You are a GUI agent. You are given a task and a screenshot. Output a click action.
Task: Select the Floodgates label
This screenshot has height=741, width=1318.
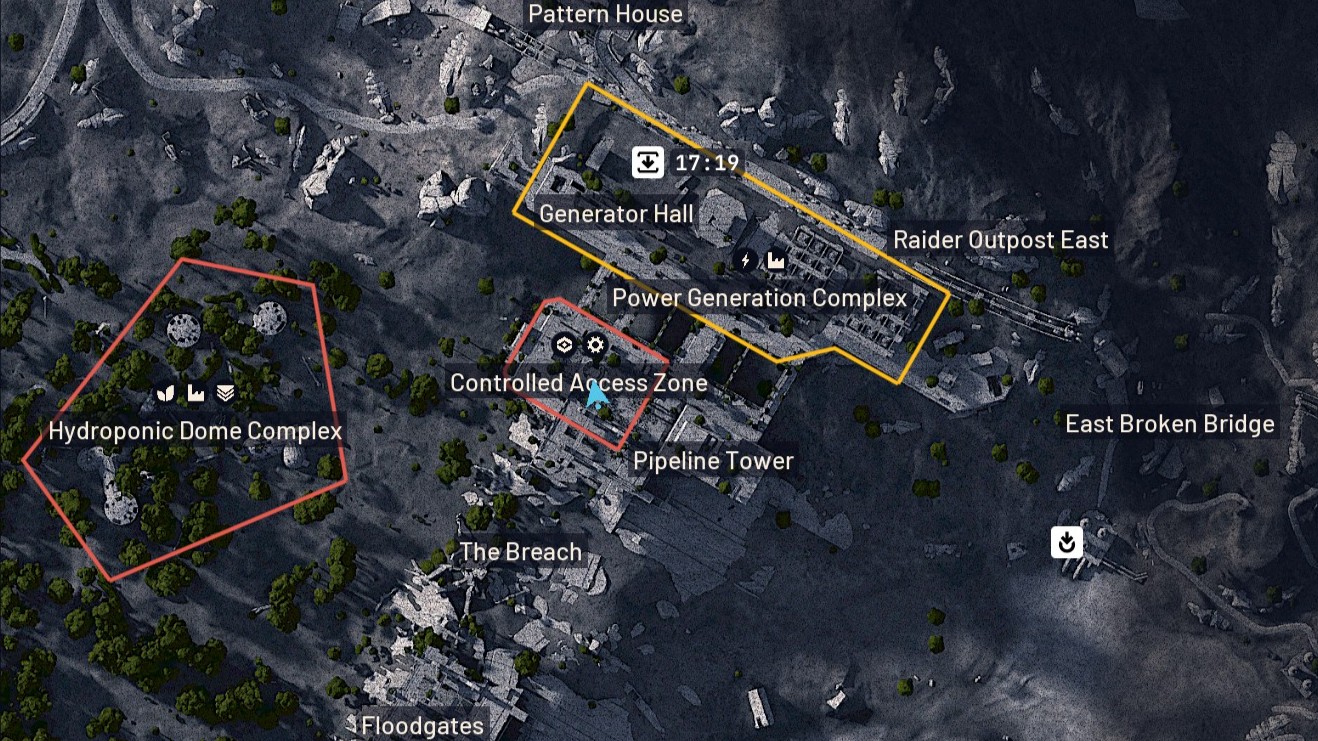click(420, 725)
